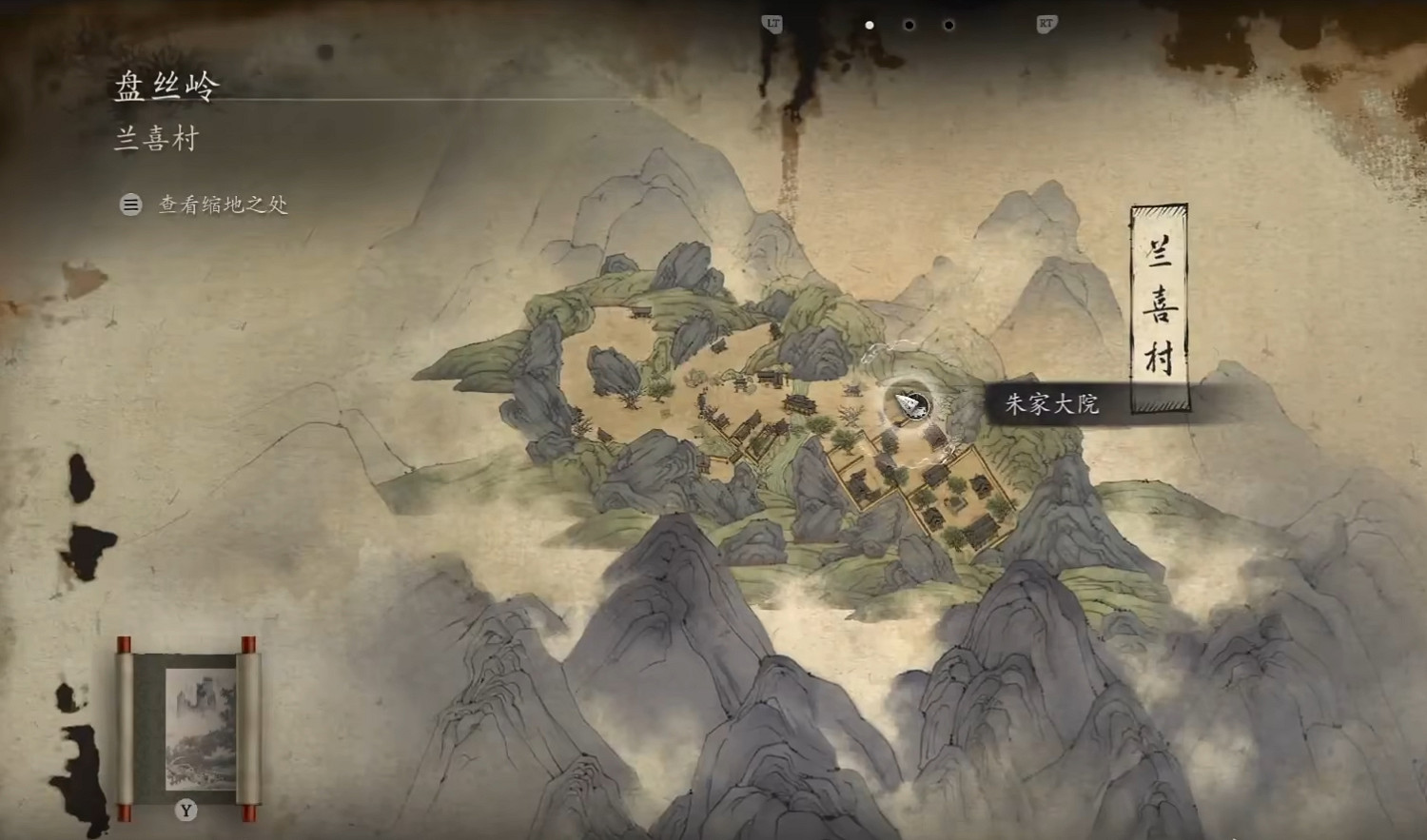Screen dimensions: 1427x840
Task: Activate the third page indicator dot
Action: click(x=947, y=26)
